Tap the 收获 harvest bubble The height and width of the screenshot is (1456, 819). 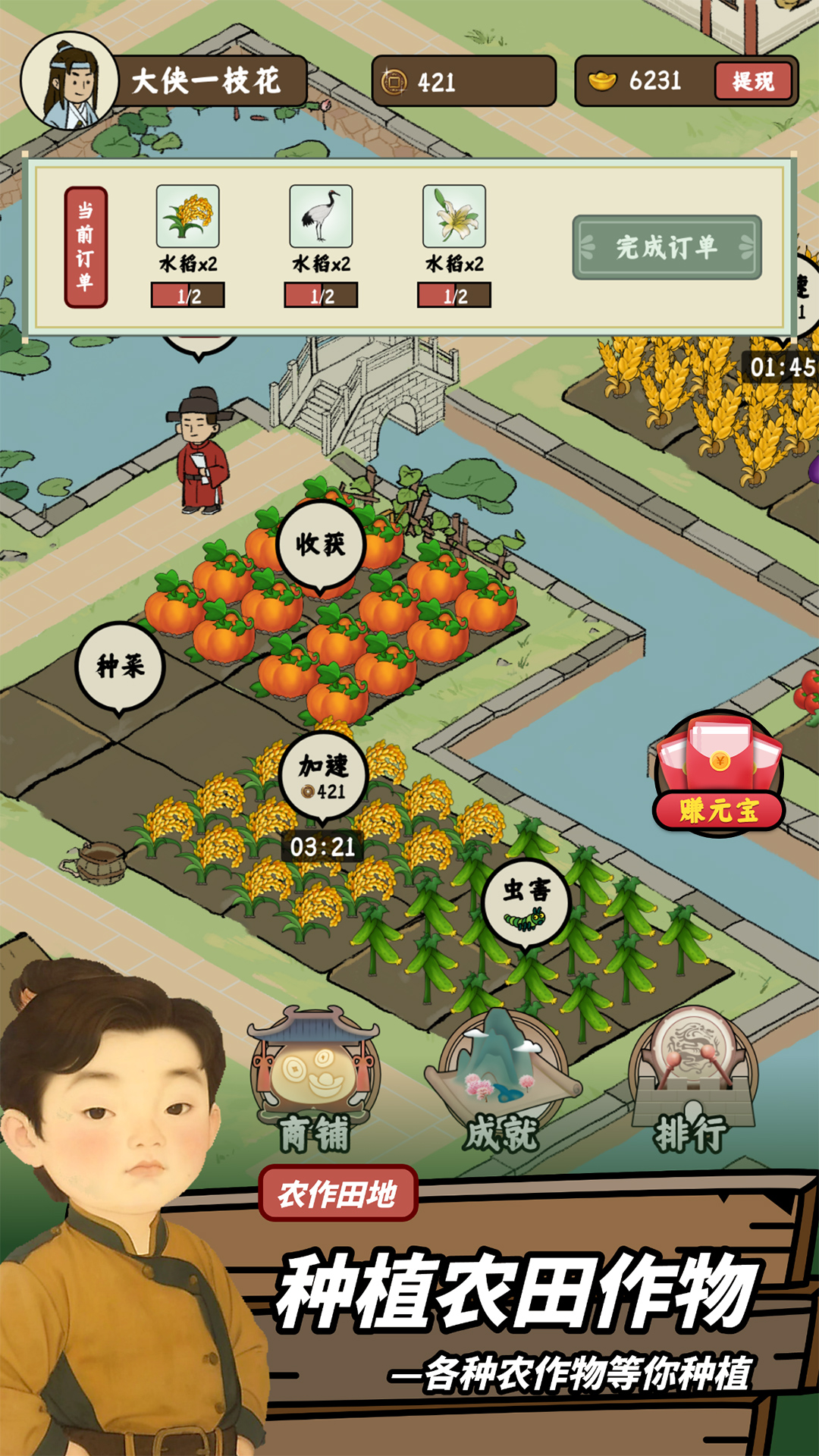320,544
